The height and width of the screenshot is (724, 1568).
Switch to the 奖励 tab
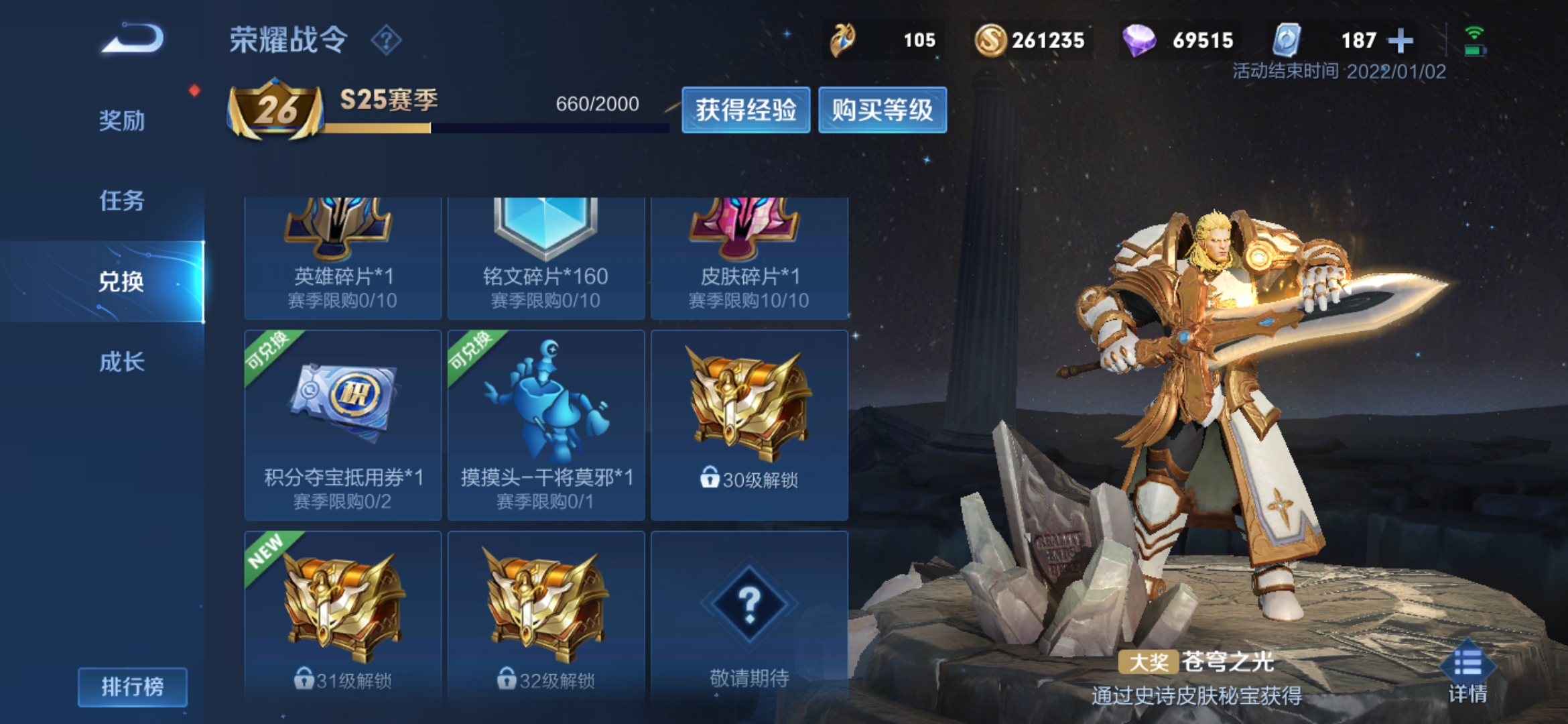pyautogui.click(x=121, y=121)
